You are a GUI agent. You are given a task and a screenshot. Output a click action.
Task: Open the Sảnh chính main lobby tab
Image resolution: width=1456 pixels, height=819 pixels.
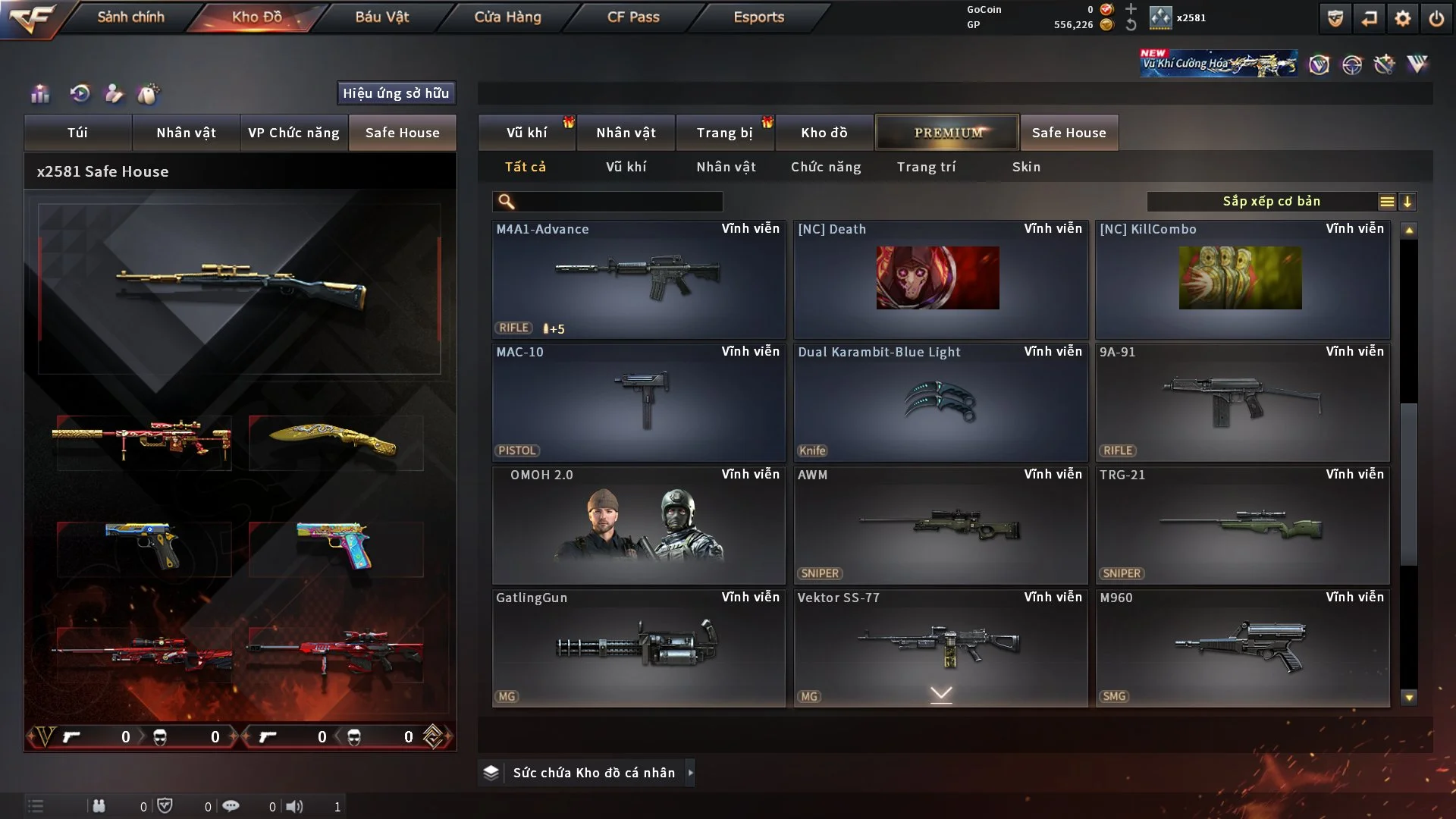[130, 17]
